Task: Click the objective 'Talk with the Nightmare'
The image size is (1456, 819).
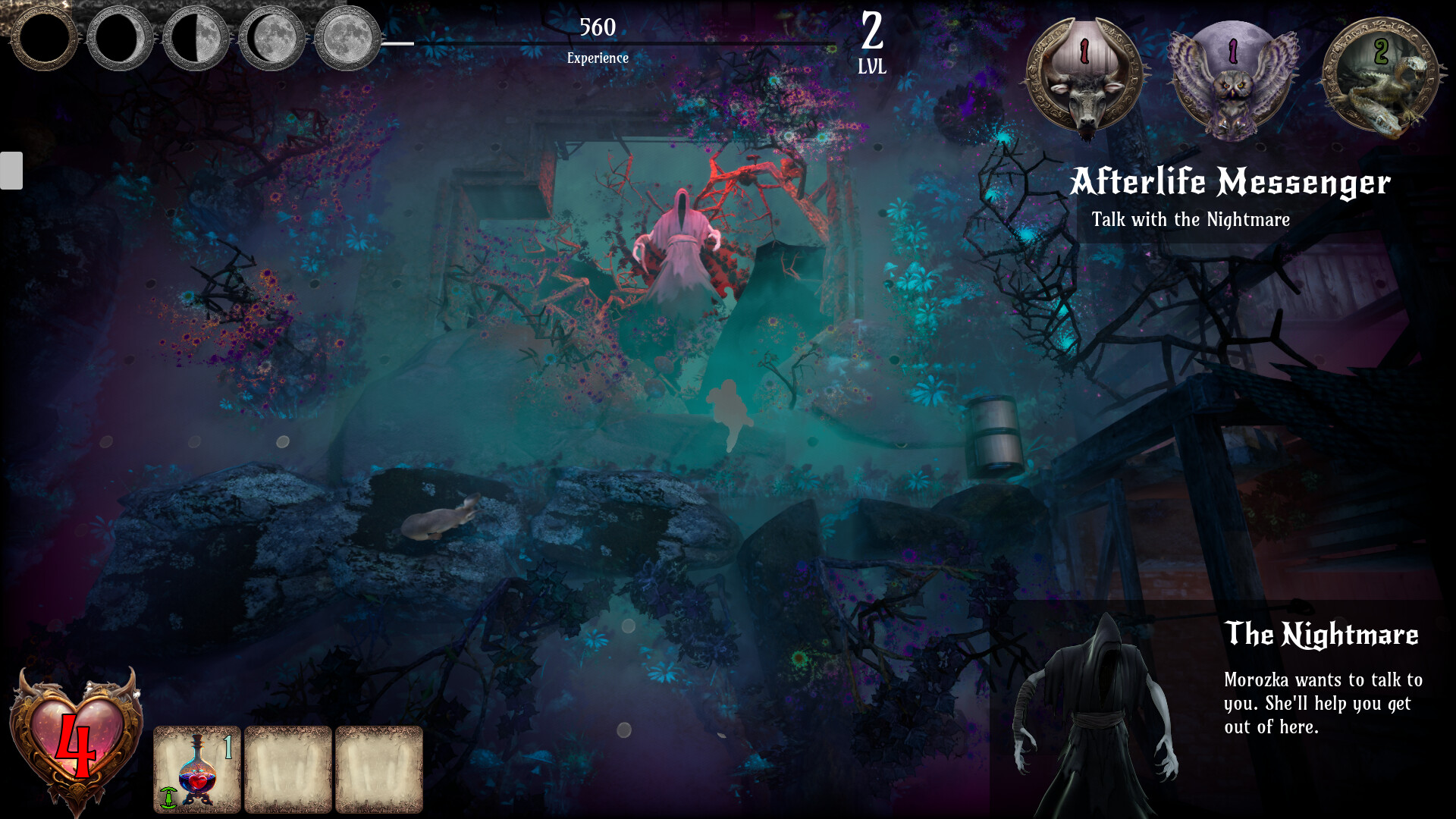Action: 1191,220
